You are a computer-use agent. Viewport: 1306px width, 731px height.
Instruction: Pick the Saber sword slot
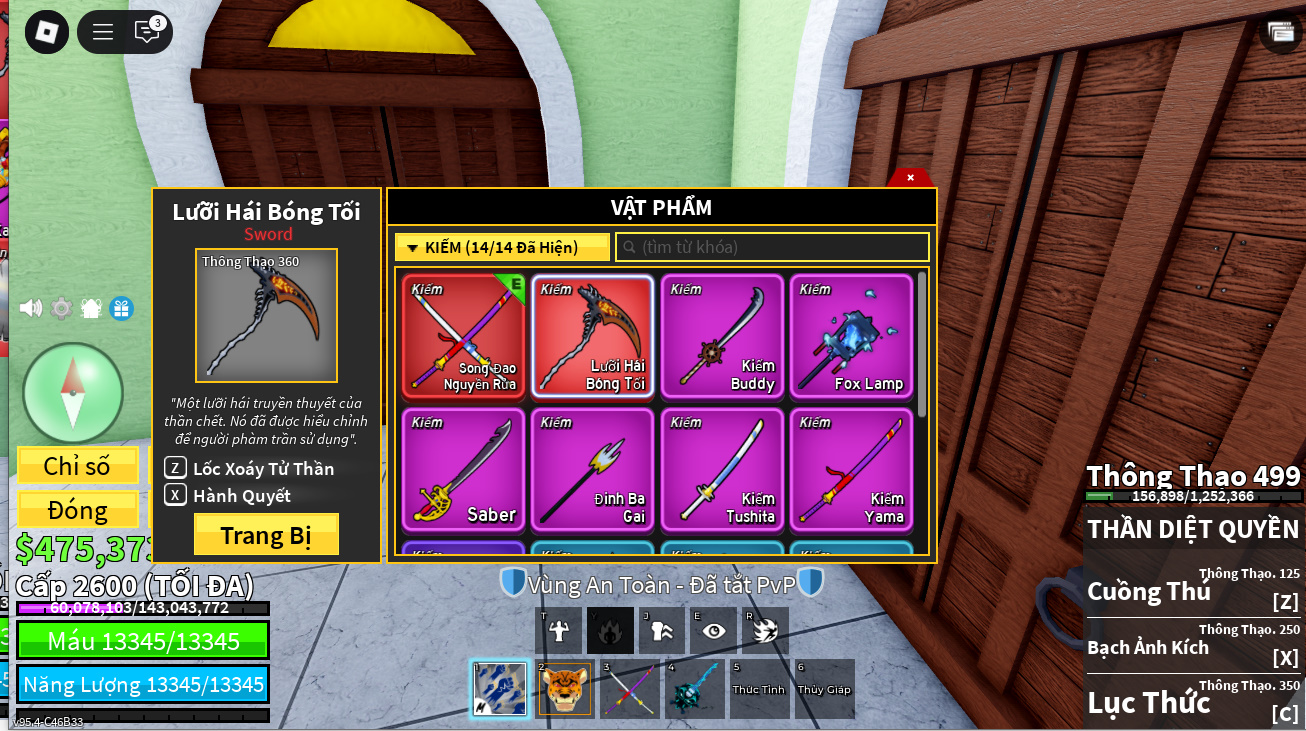[x=463, y=469]
